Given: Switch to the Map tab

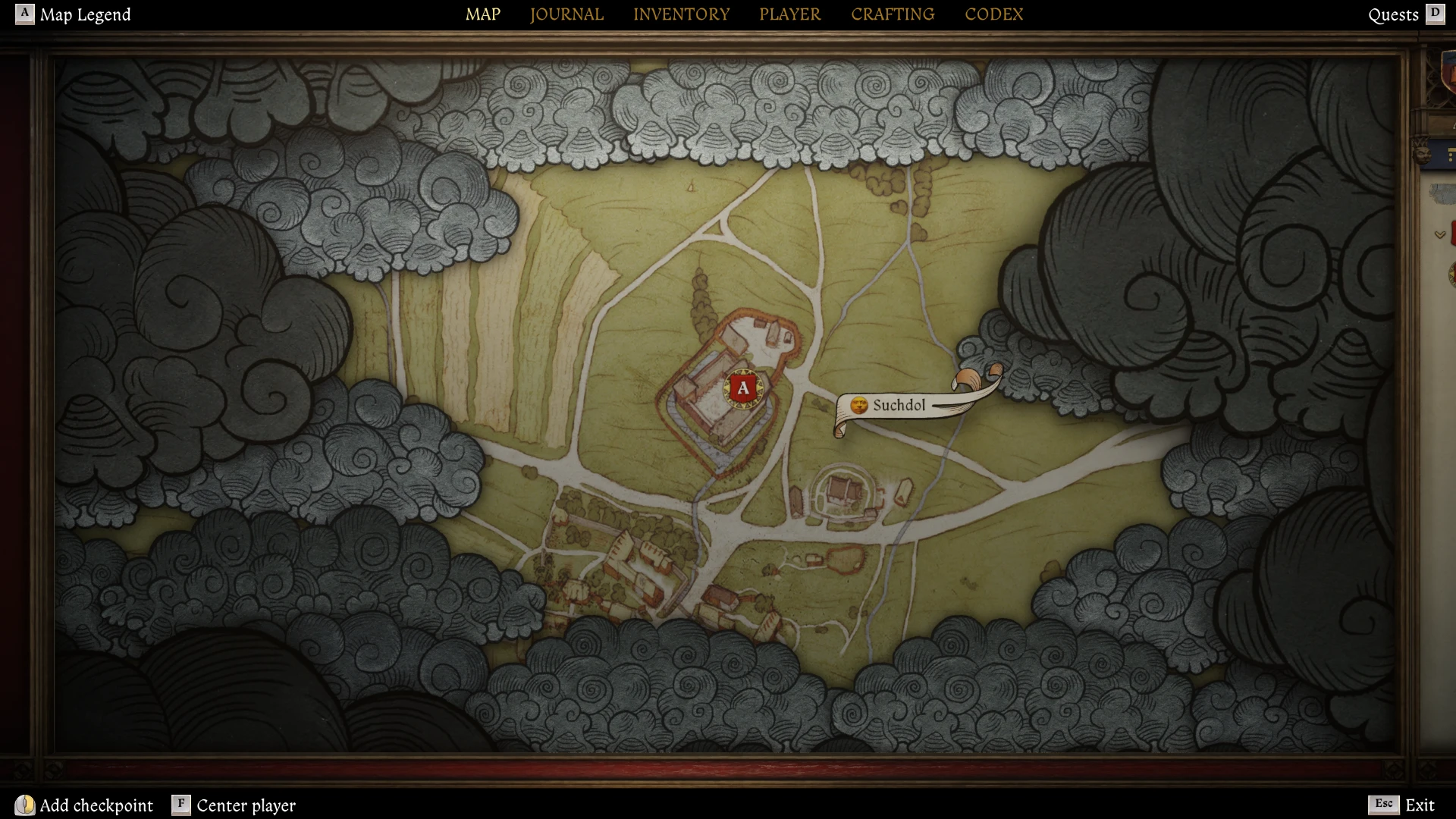Looking at the screenshot, I should pyautogui.click(x=482, y=14).
